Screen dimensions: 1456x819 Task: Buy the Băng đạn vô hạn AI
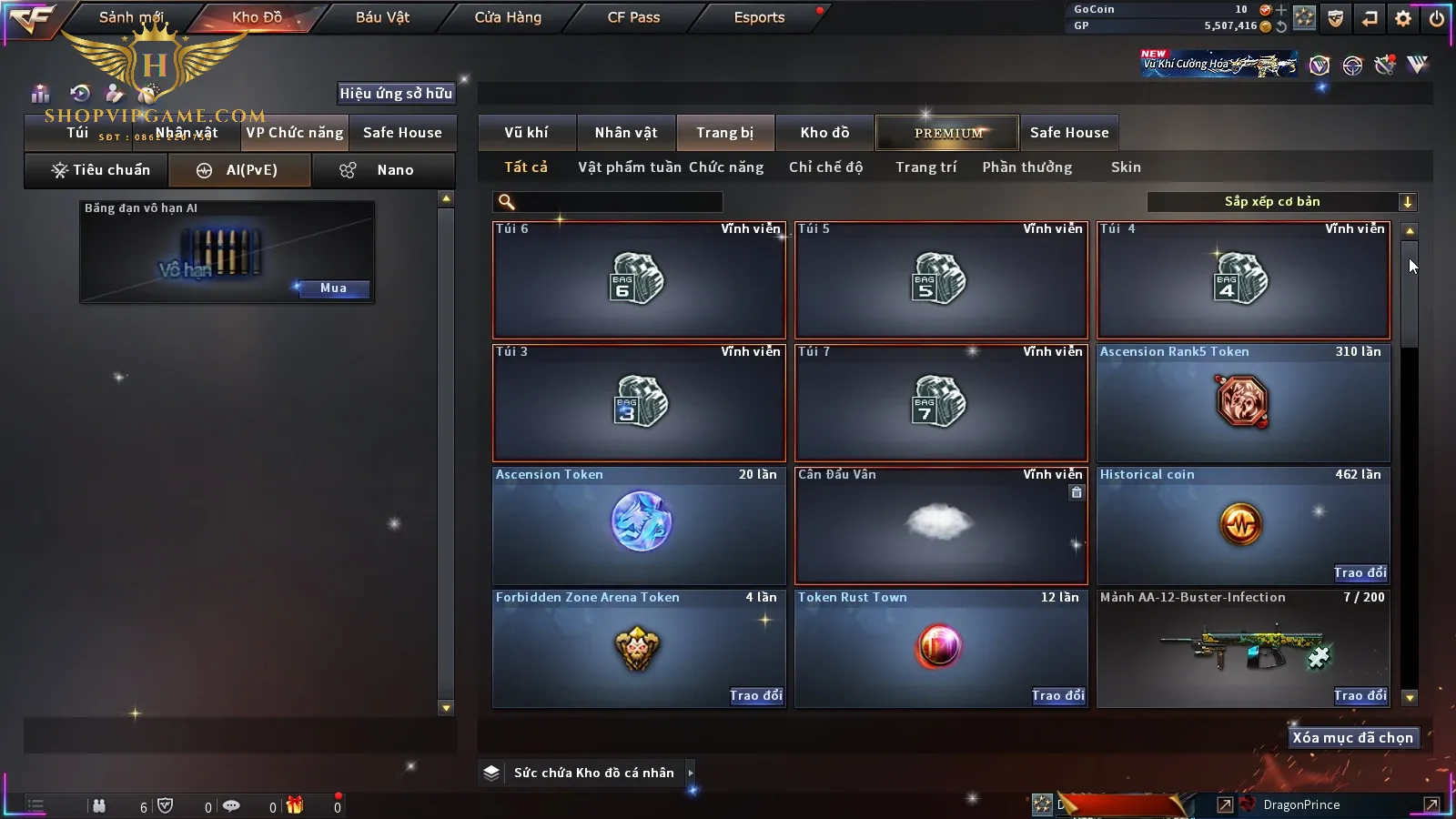(333, 288)
